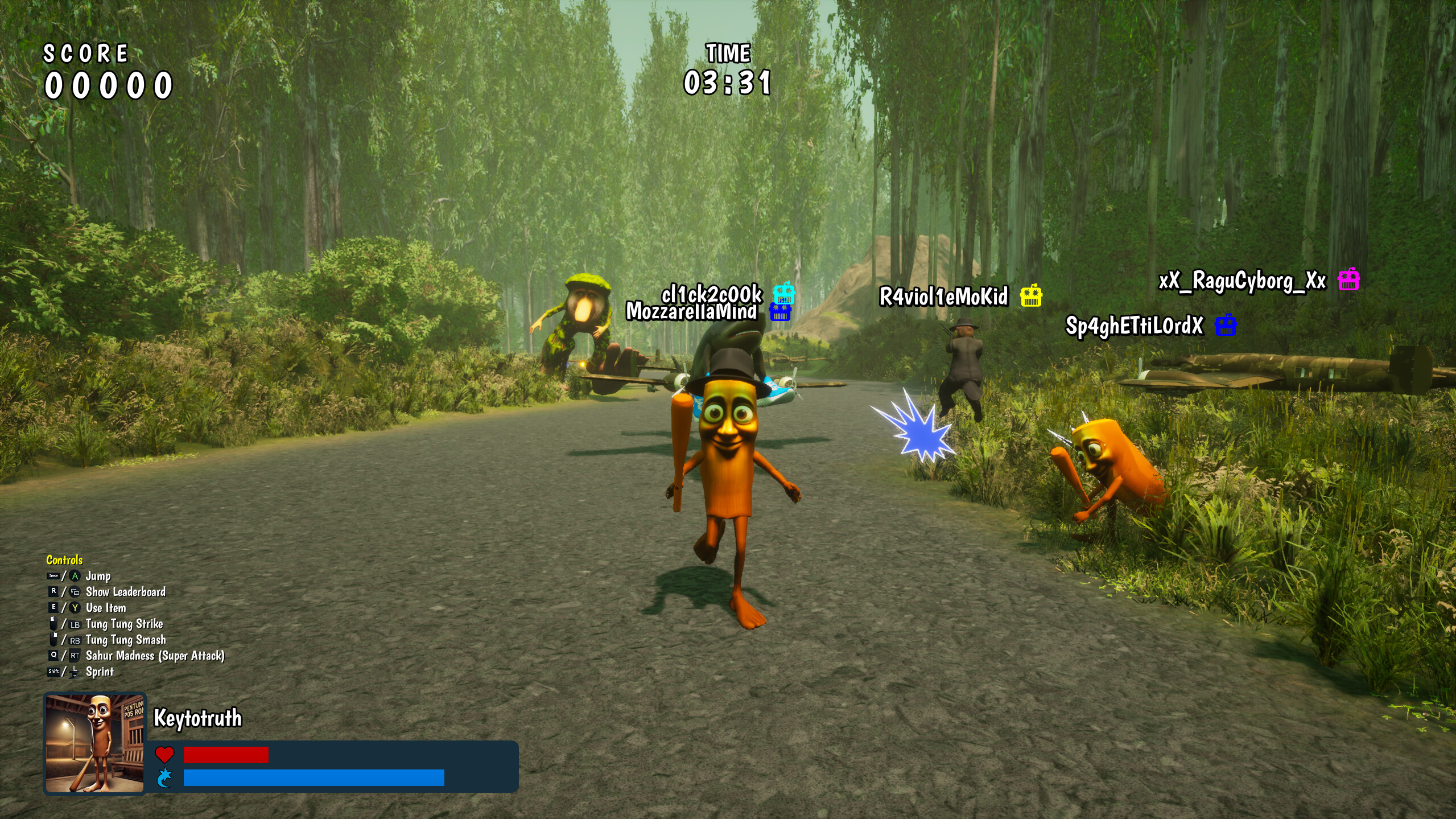The height and width of the screenshot is (819, 1456).
Task: Choose the R4viol1eMoKid name tag
Action: [943, 297]
